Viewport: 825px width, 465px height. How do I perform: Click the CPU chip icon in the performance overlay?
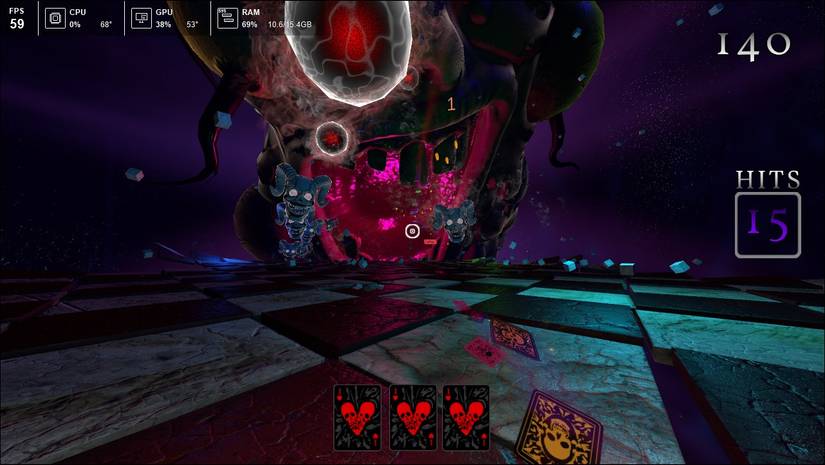[53, 18]
